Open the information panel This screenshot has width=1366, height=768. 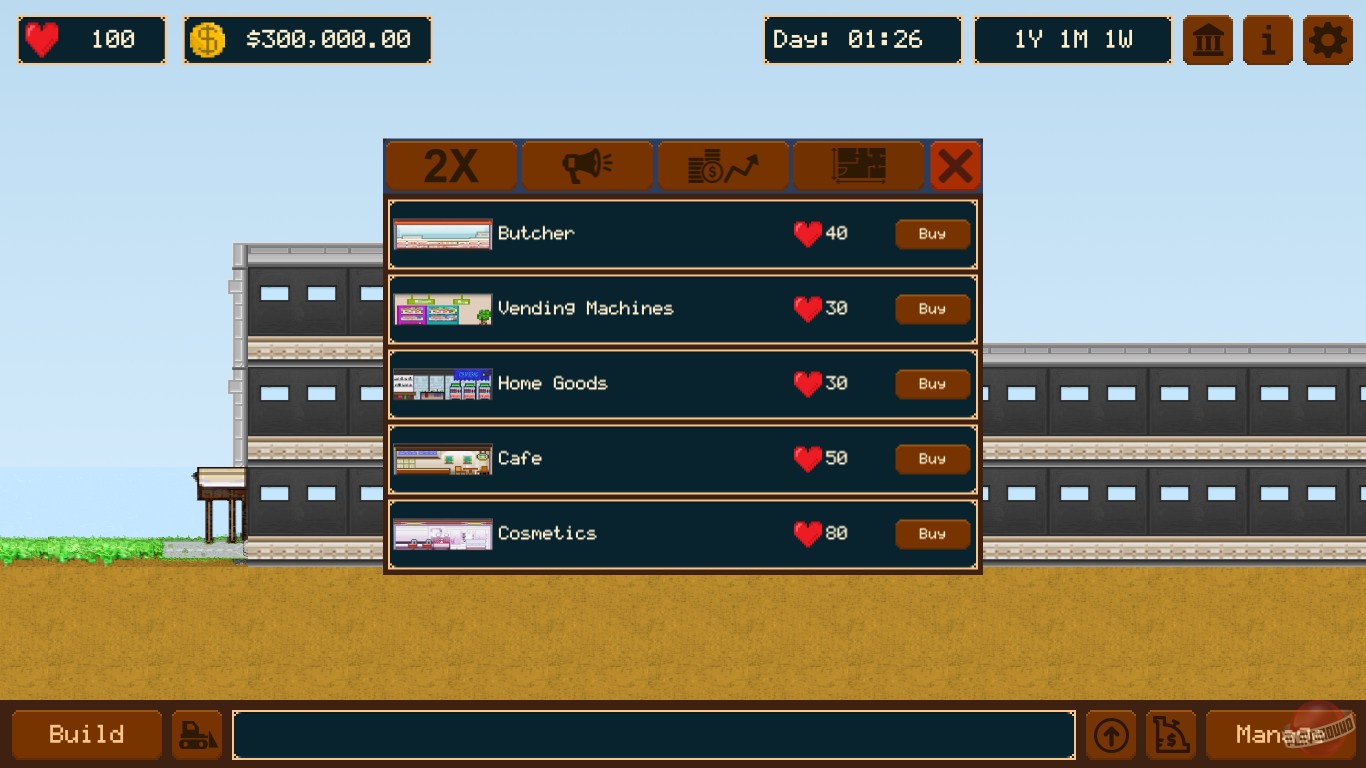(1267, 40)
